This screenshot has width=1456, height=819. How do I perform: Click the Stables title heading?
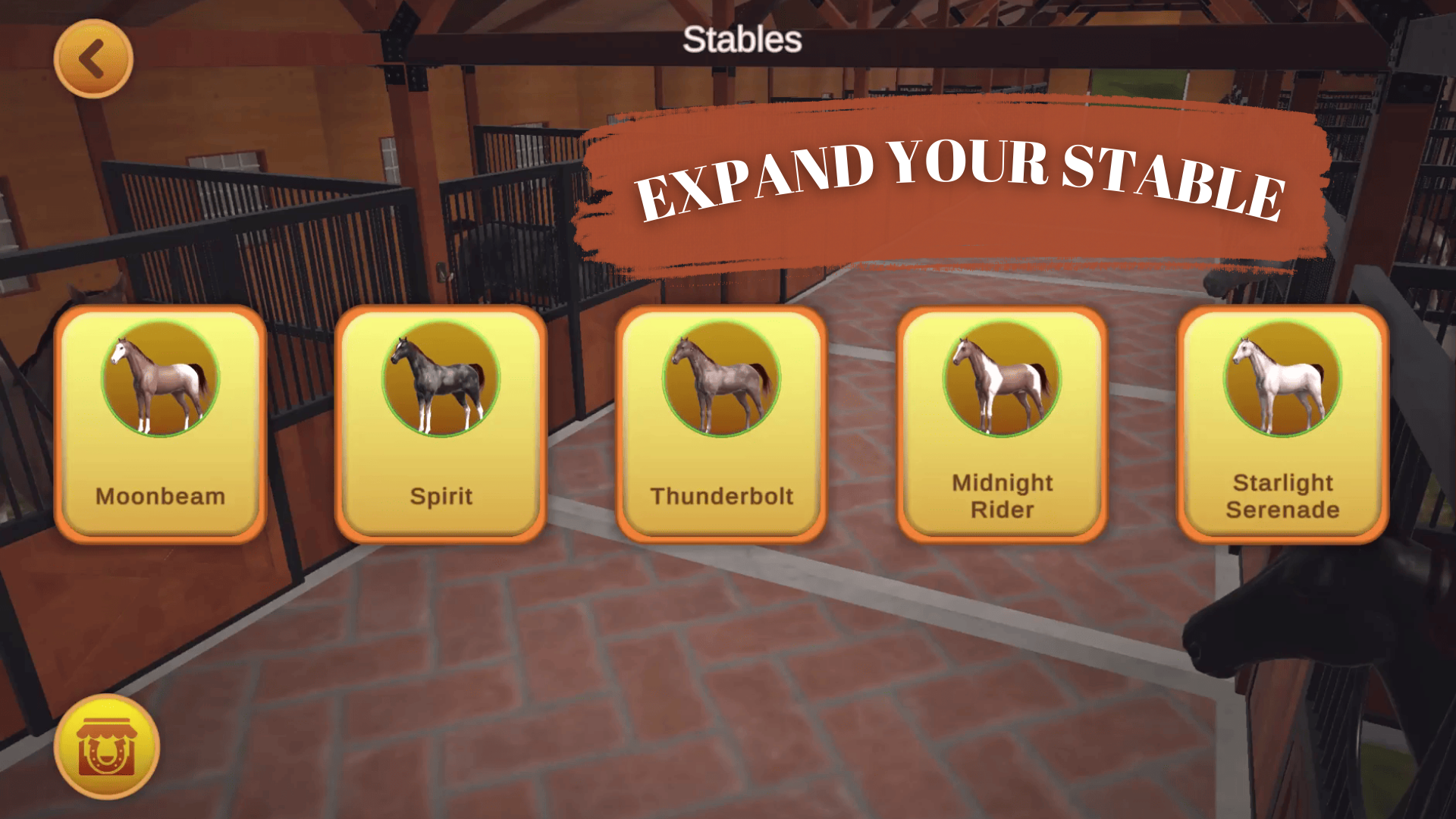coord(742,39)
